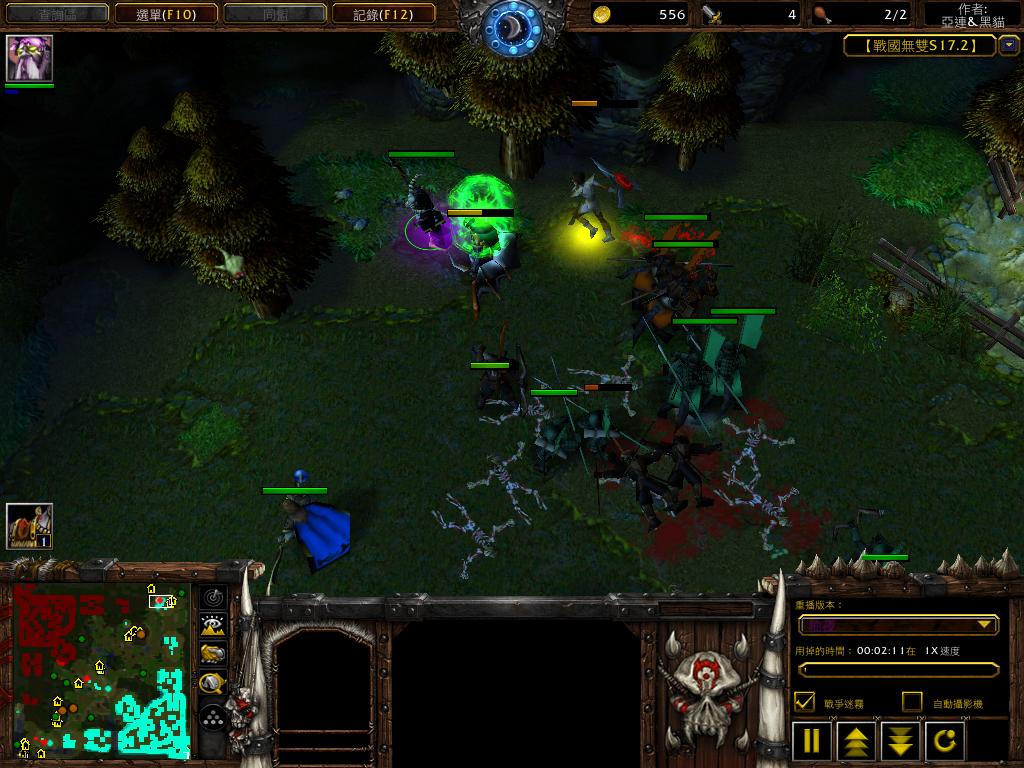This screenshot has height=768, width=1024.
Task: Open the formation toggle button
Action: [213, 716]
